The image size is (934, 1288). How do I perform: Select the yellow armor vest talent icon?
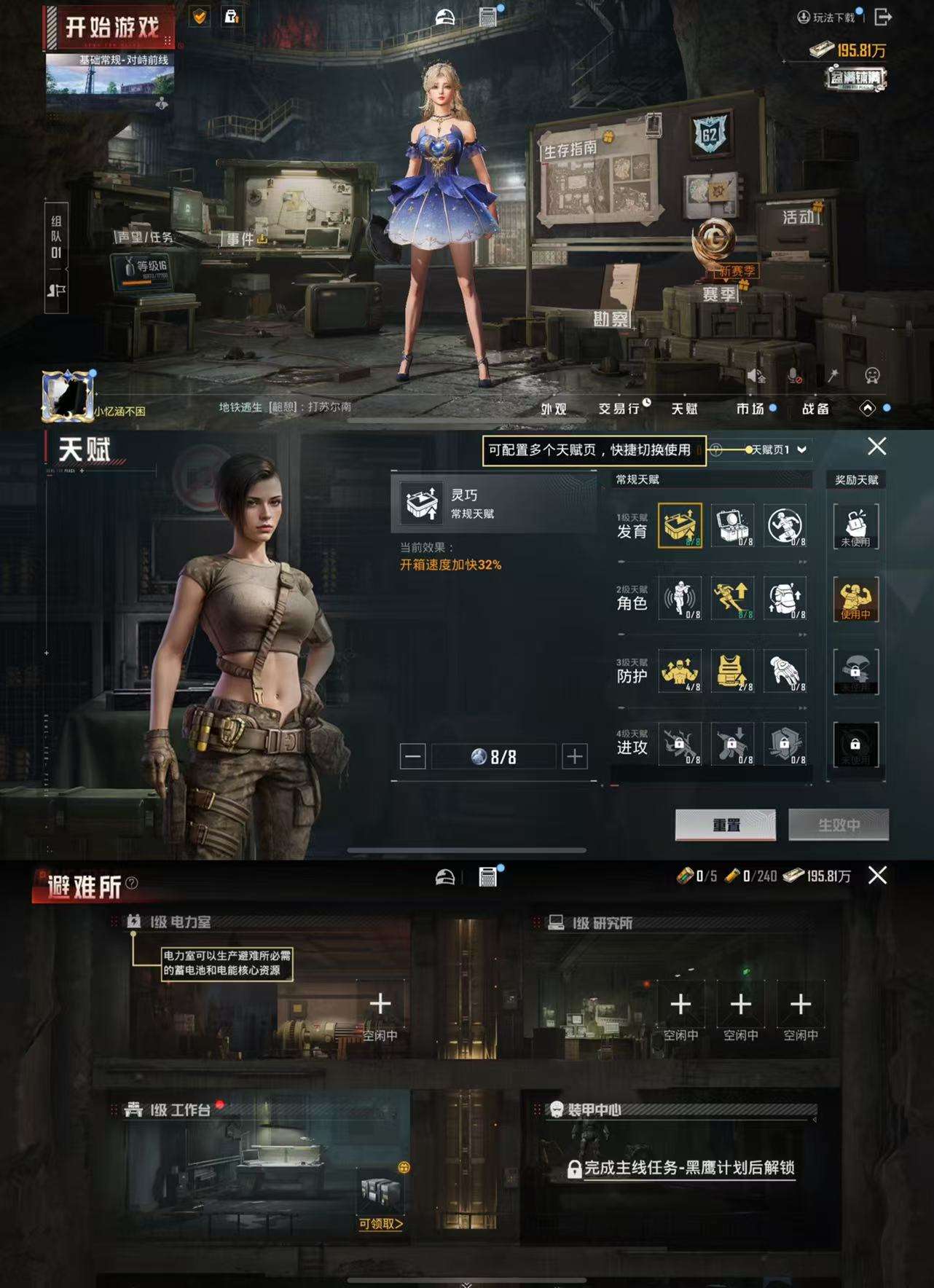click(732, 672)
